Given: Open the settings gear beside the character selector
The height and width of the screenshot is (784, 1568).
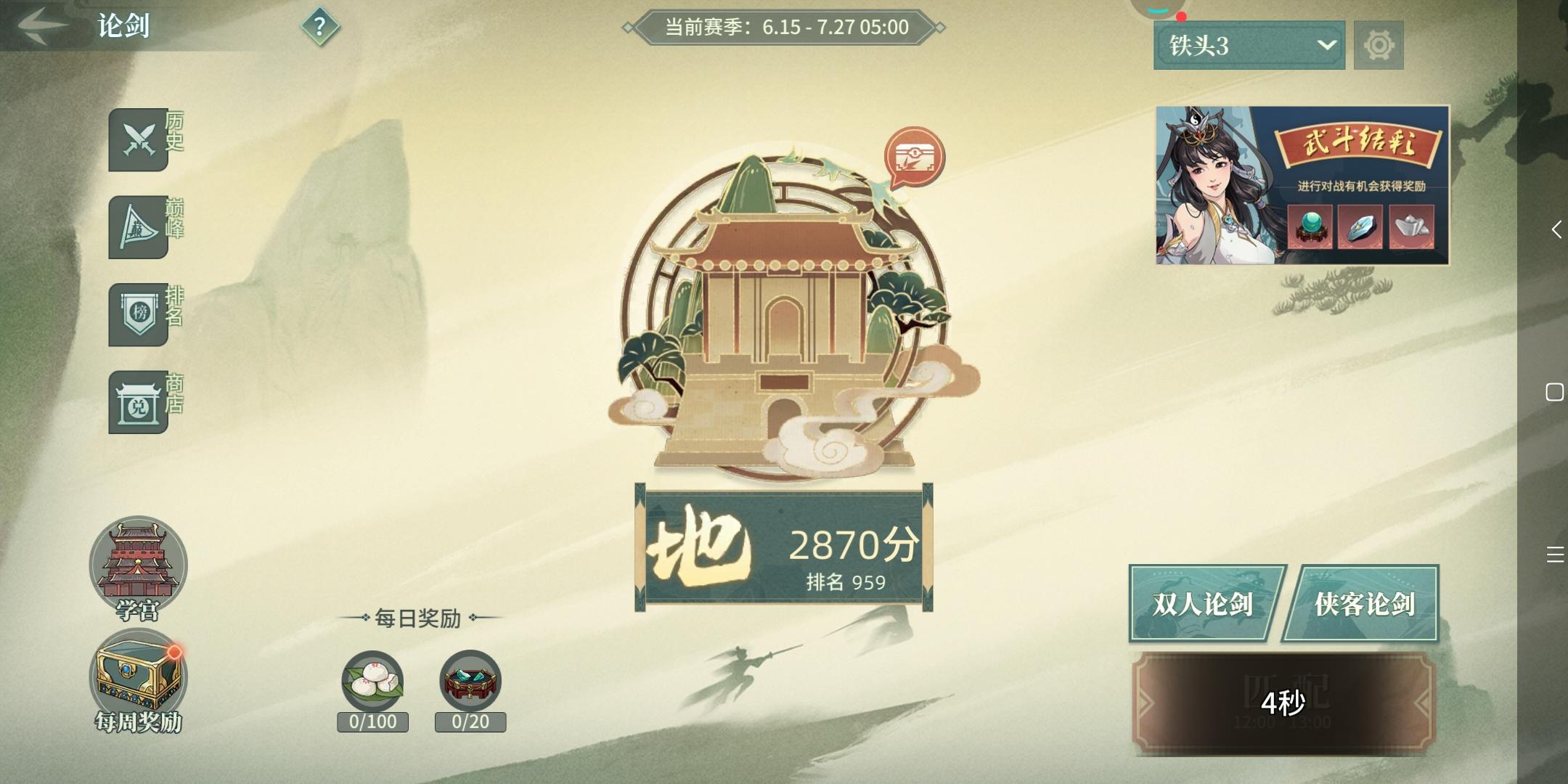Looking at the screenshot, I should point(1378,45).
